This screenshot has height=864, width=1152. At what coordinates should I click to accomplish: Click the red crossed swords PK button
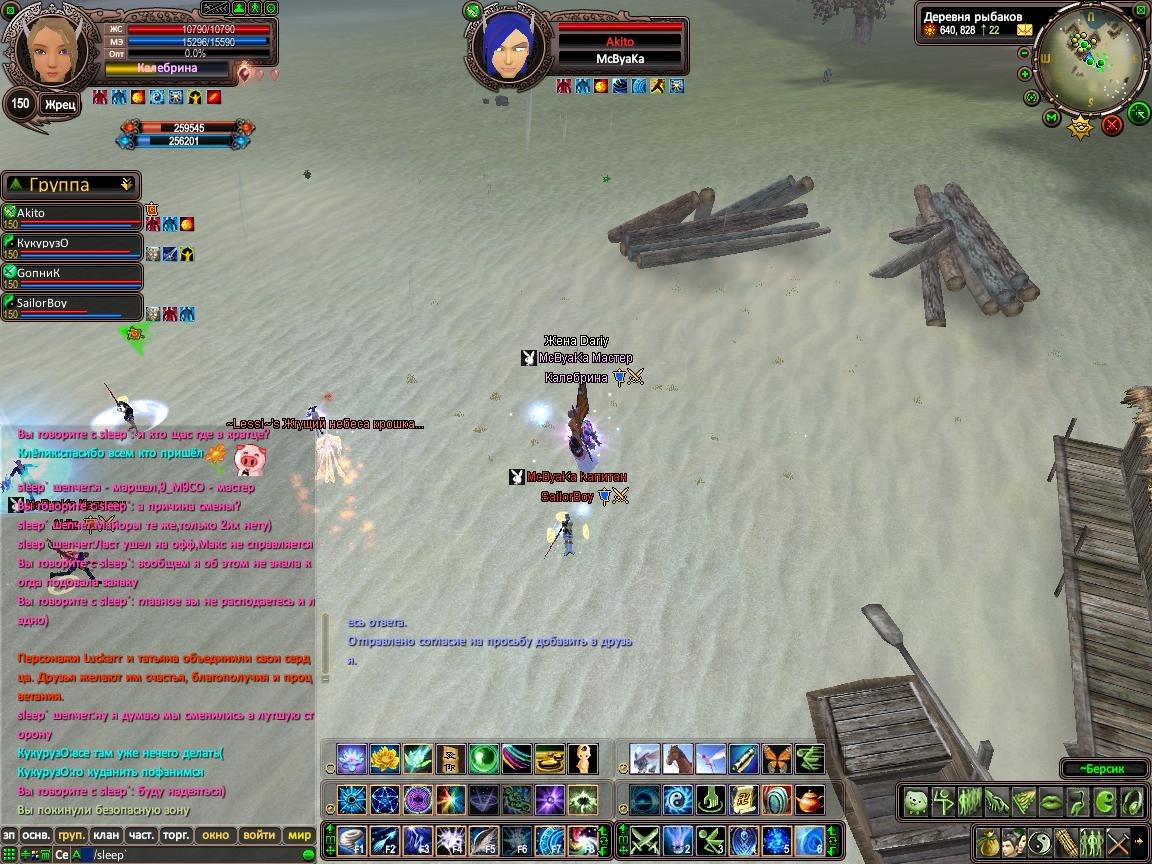click(x=1111, y=125)
